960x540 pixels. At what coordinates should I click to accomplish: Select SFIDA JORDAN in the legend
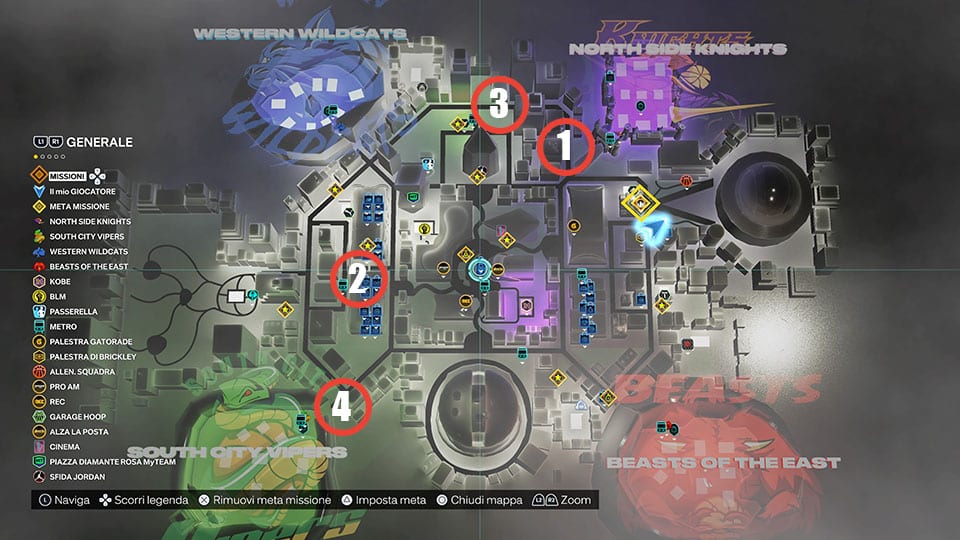tap(76, 477)
